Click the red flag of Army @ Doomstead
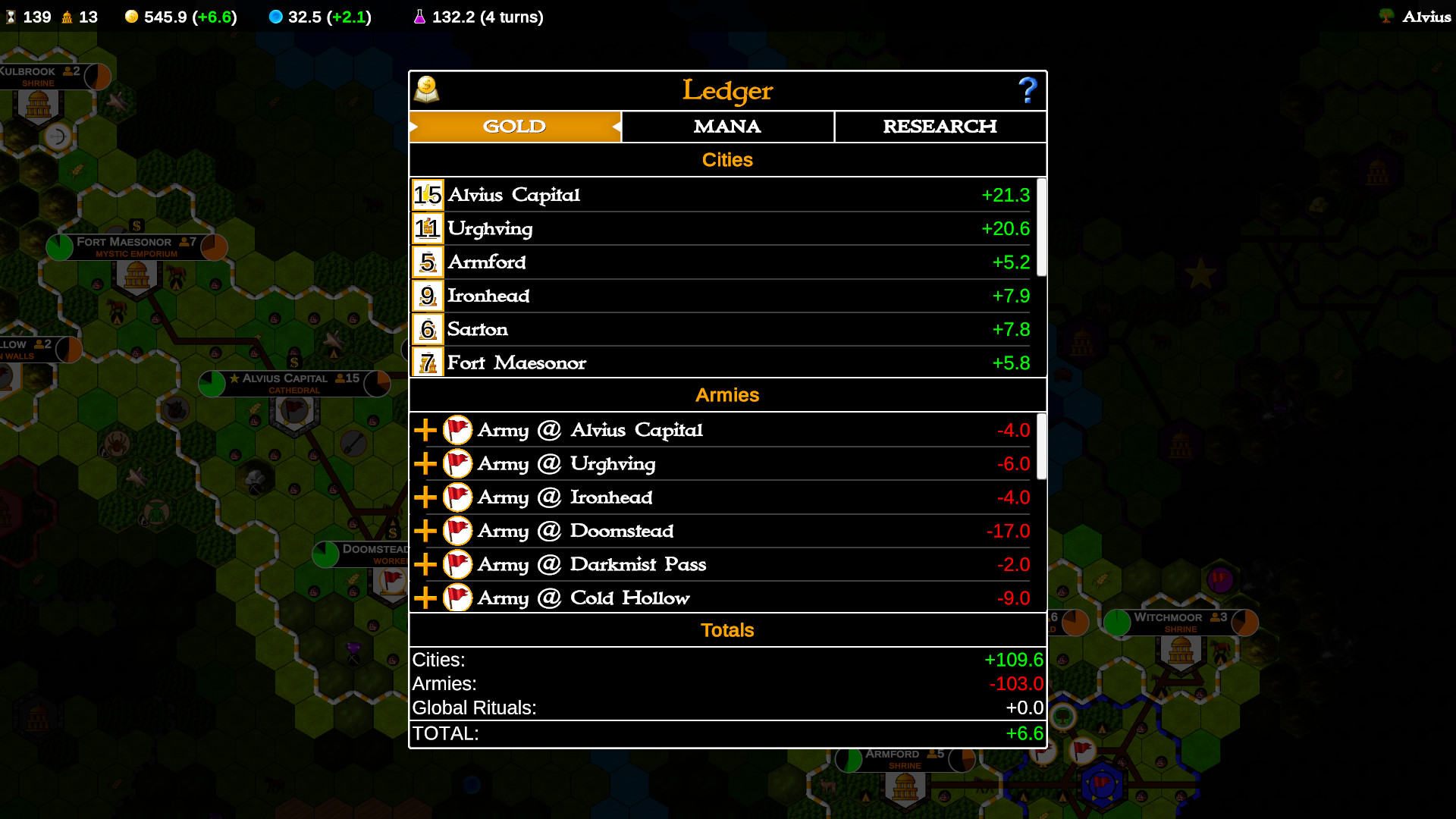Viewport: 1456px width, 819px height. (x=458, y=531)
